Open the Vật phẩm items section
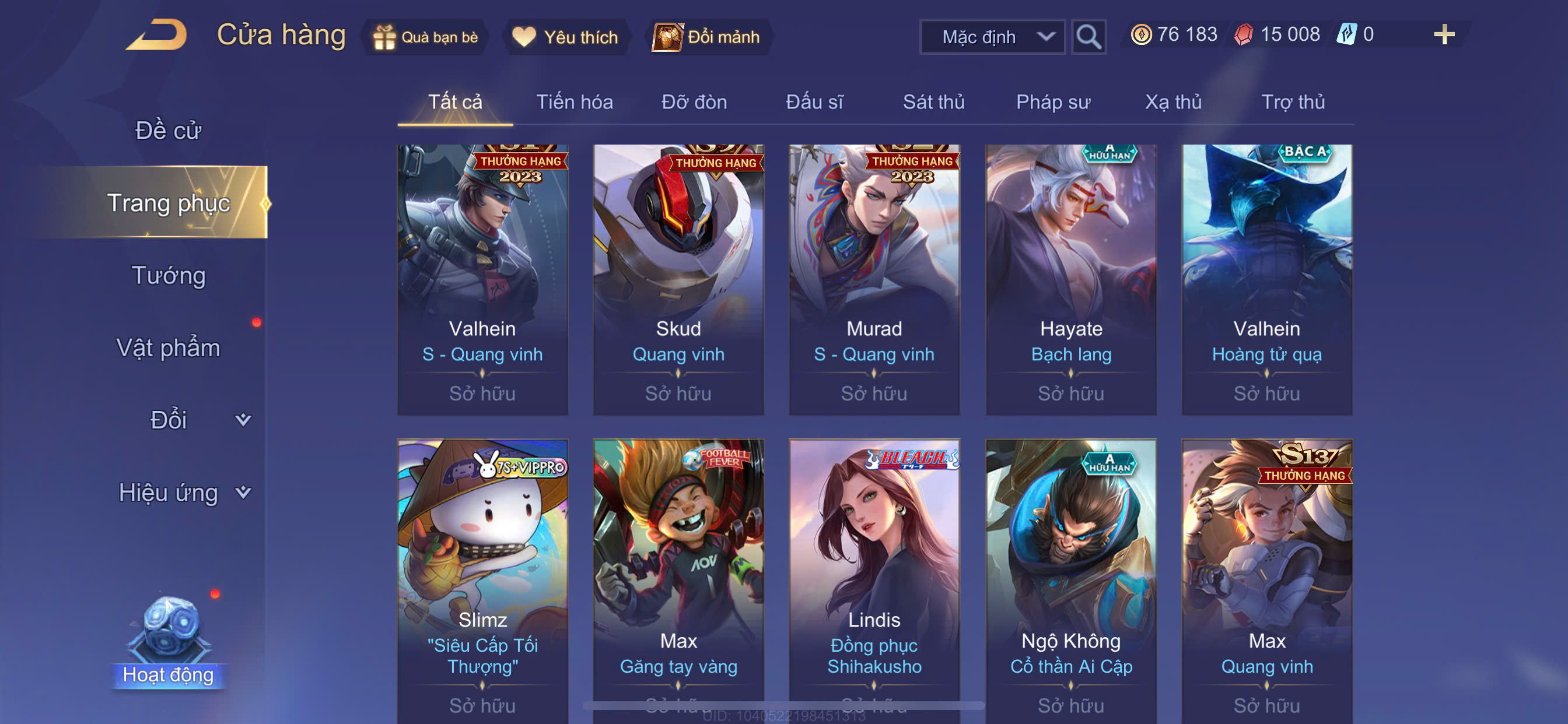Viewport: 1568px width, 724px height. coord(168,348)
